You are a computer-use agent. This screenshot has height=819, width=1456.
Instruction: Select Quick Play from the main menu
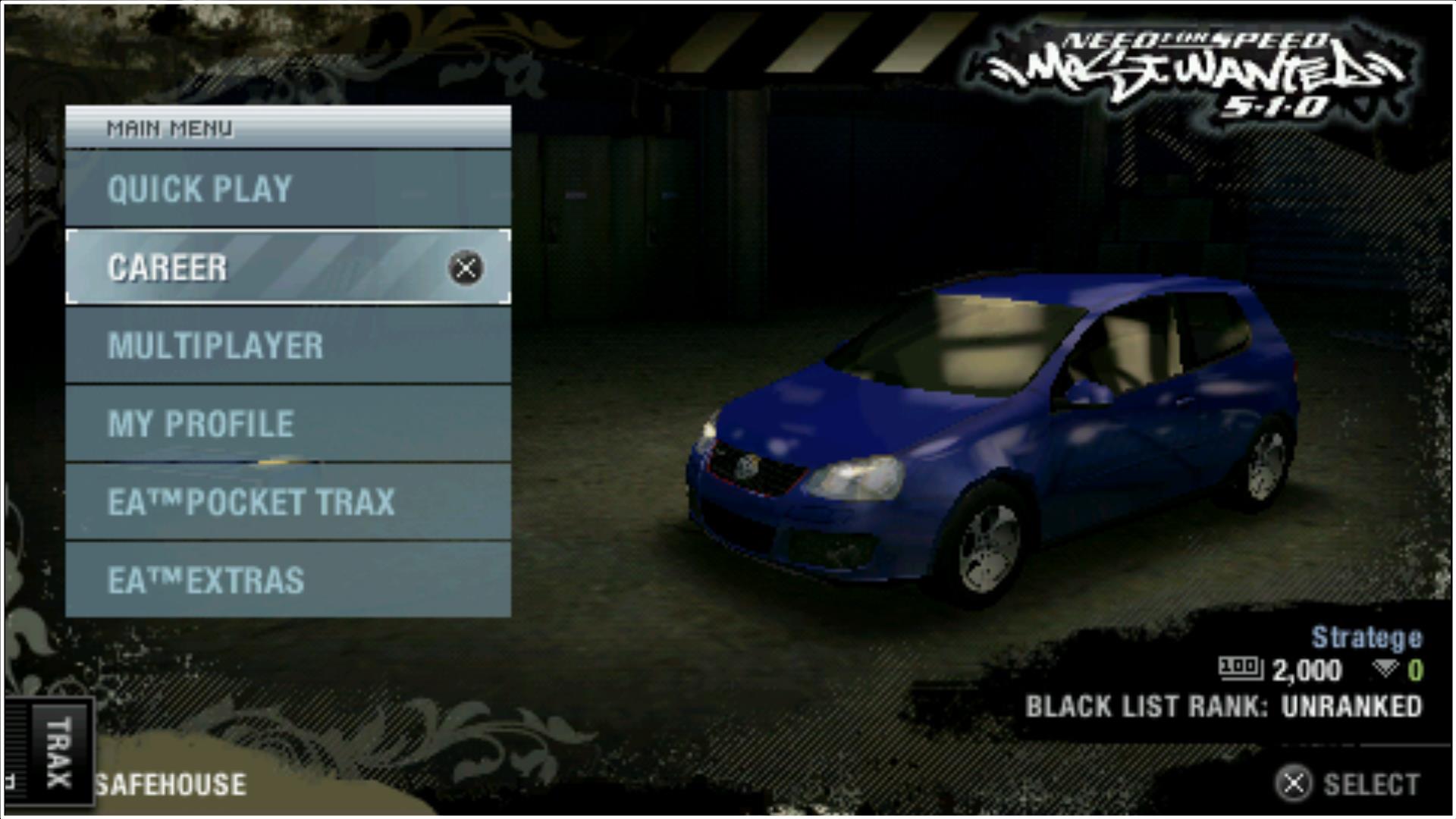point(287,189)
